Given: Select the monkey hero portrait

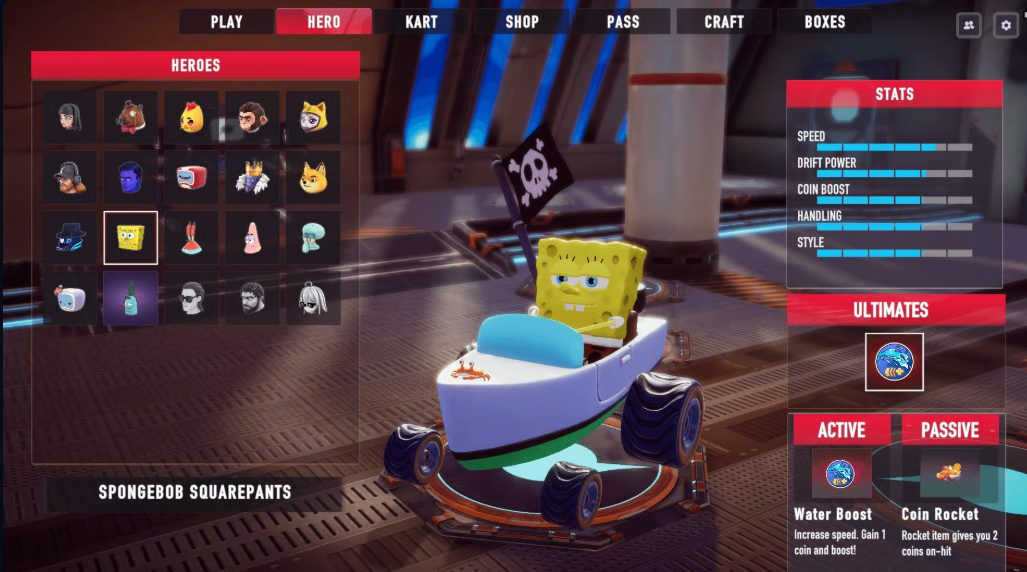Looking at the screenshot, I should (x=252, y=118).
